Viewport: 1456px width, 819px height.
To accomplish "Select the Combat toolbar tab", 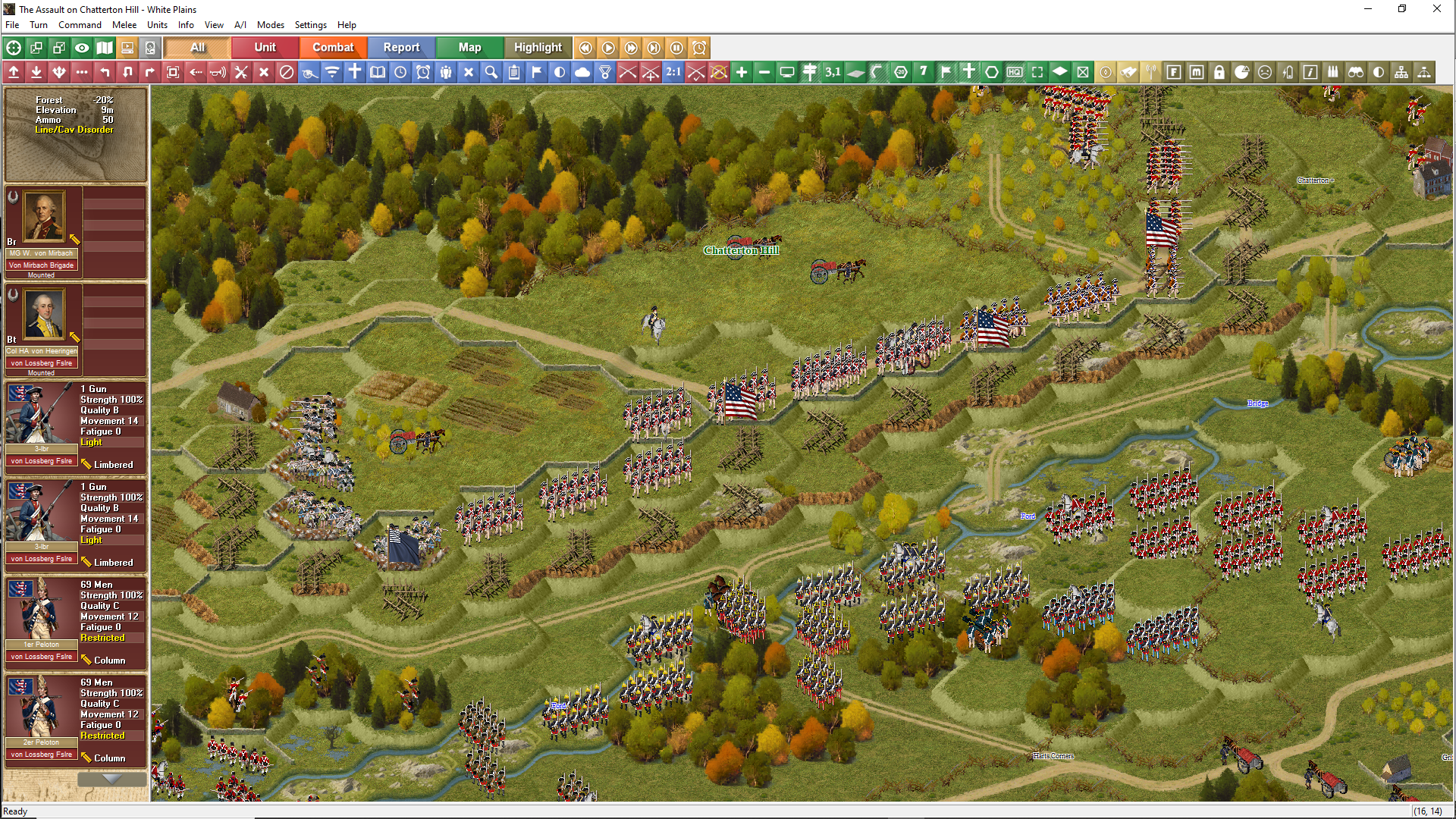I will [333, 47].
